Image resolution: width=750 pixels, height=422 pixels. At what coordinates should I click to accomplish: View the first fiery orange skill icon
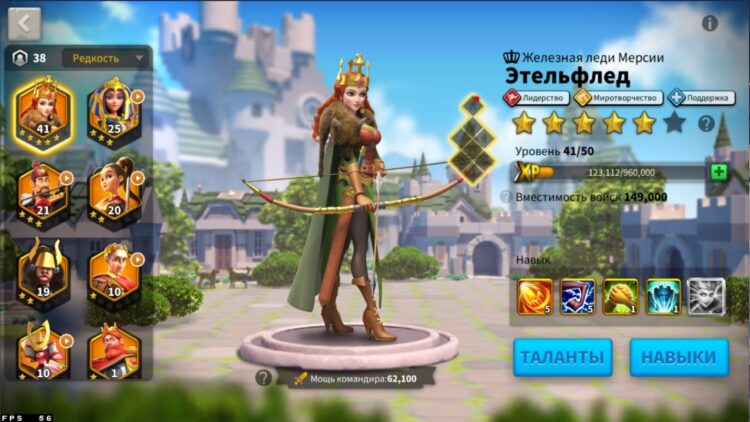coord(535,297)
